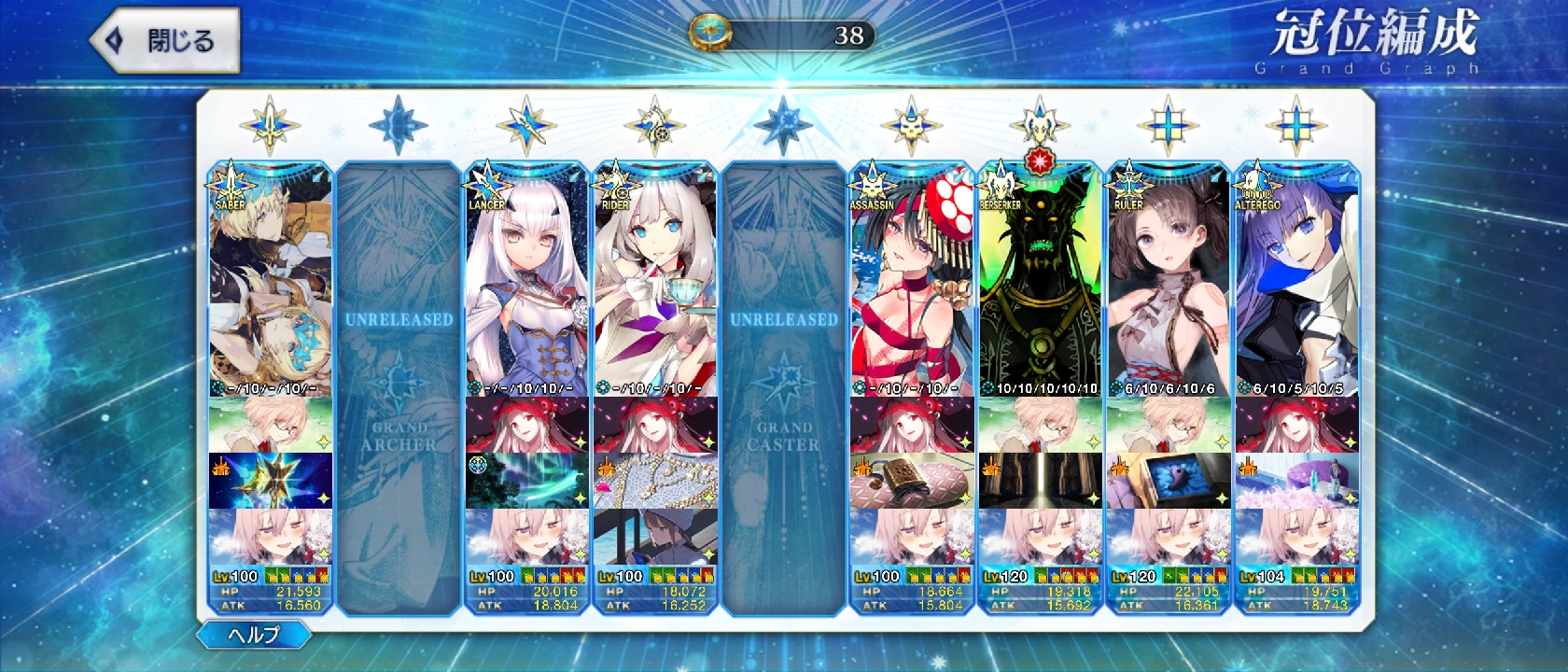Image resolution: width=1568 pixels, height=672 pixels.
Task: Click the Saber class star emblem
Action: click(x=270, y=125)
